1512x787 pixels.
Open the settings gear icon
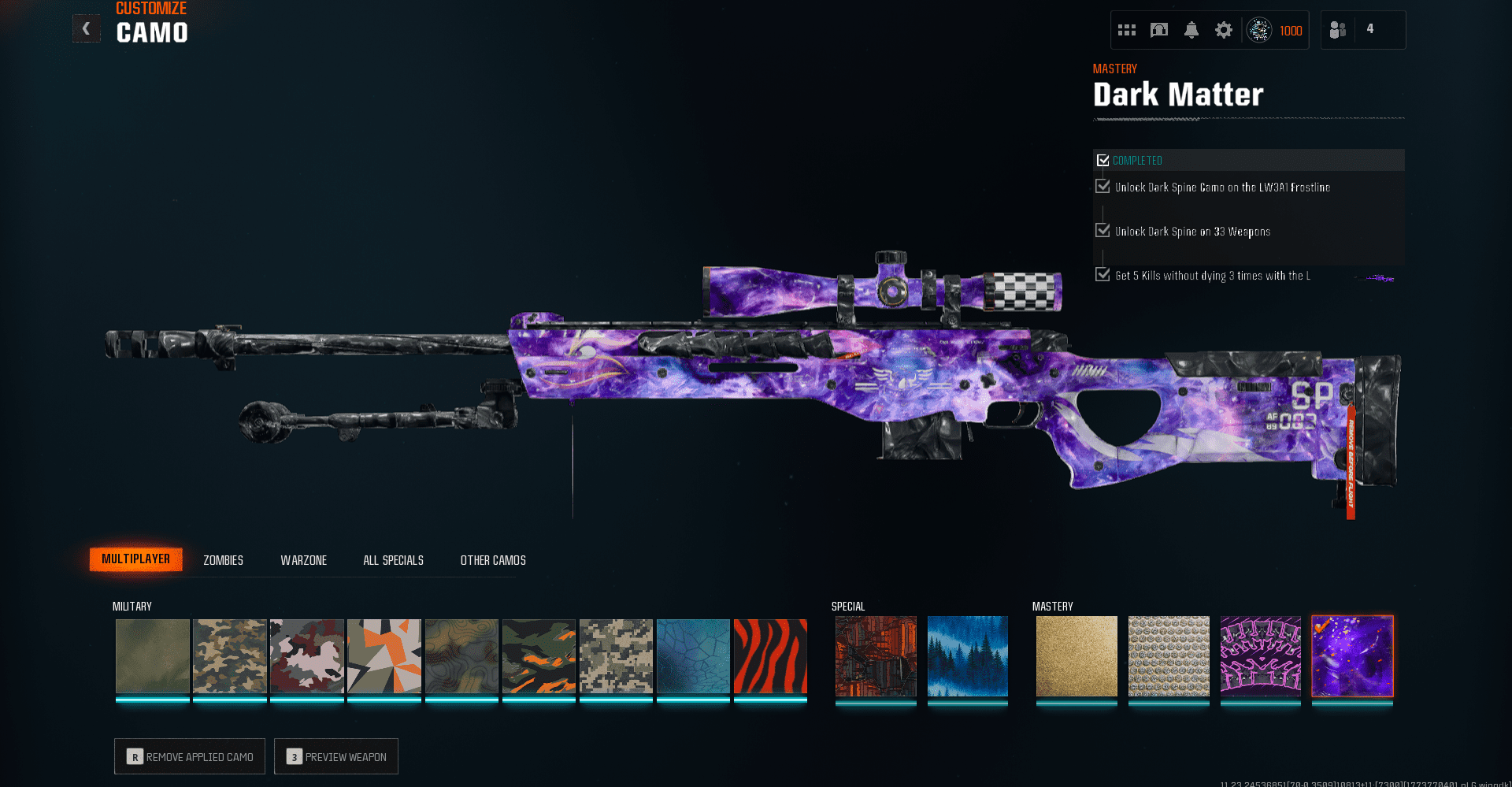pyautogui.click(x=1223, y=30)
